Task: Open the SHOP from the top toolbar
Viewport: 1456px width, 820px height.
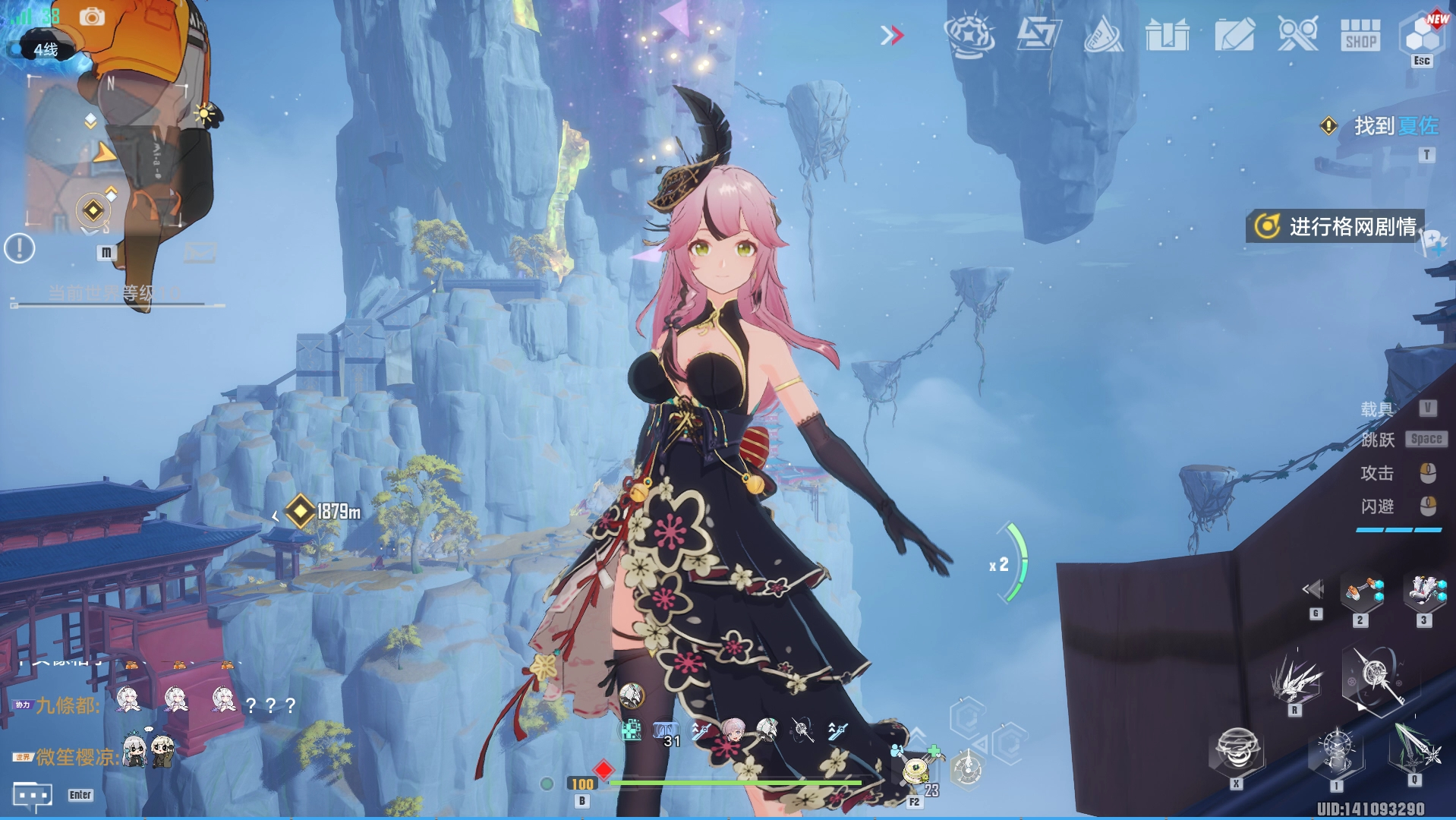Action: tap(1360, 35)
